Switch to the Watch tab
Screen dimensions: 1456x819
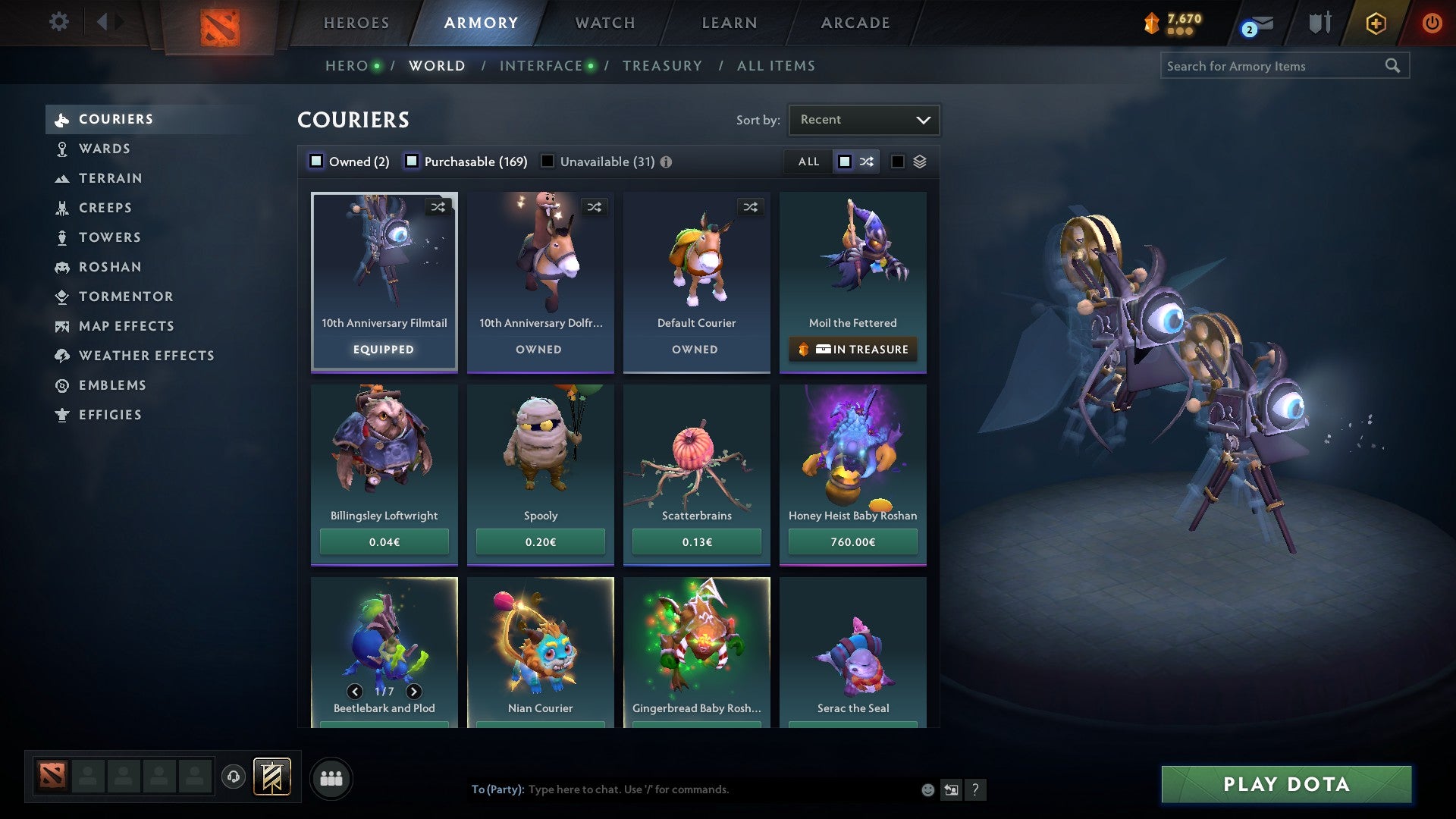604,22
